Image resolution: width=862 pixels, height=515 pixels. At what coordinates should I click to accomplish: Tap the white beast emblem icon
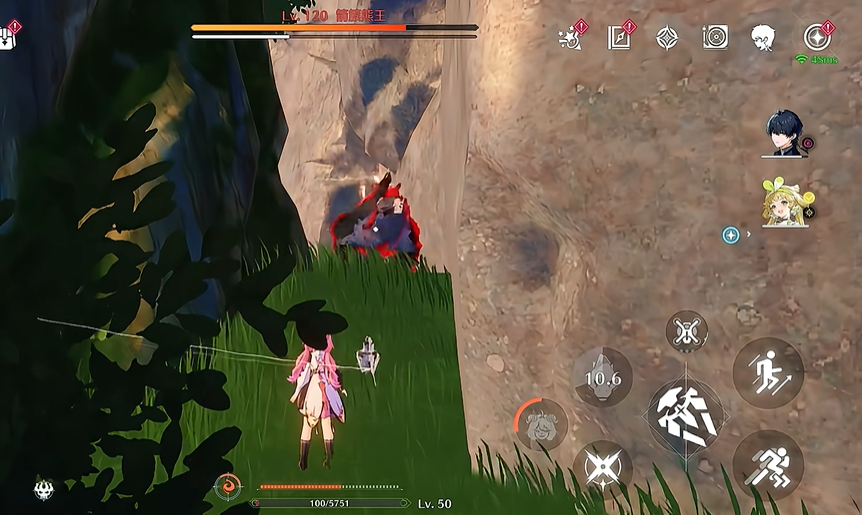43,489
